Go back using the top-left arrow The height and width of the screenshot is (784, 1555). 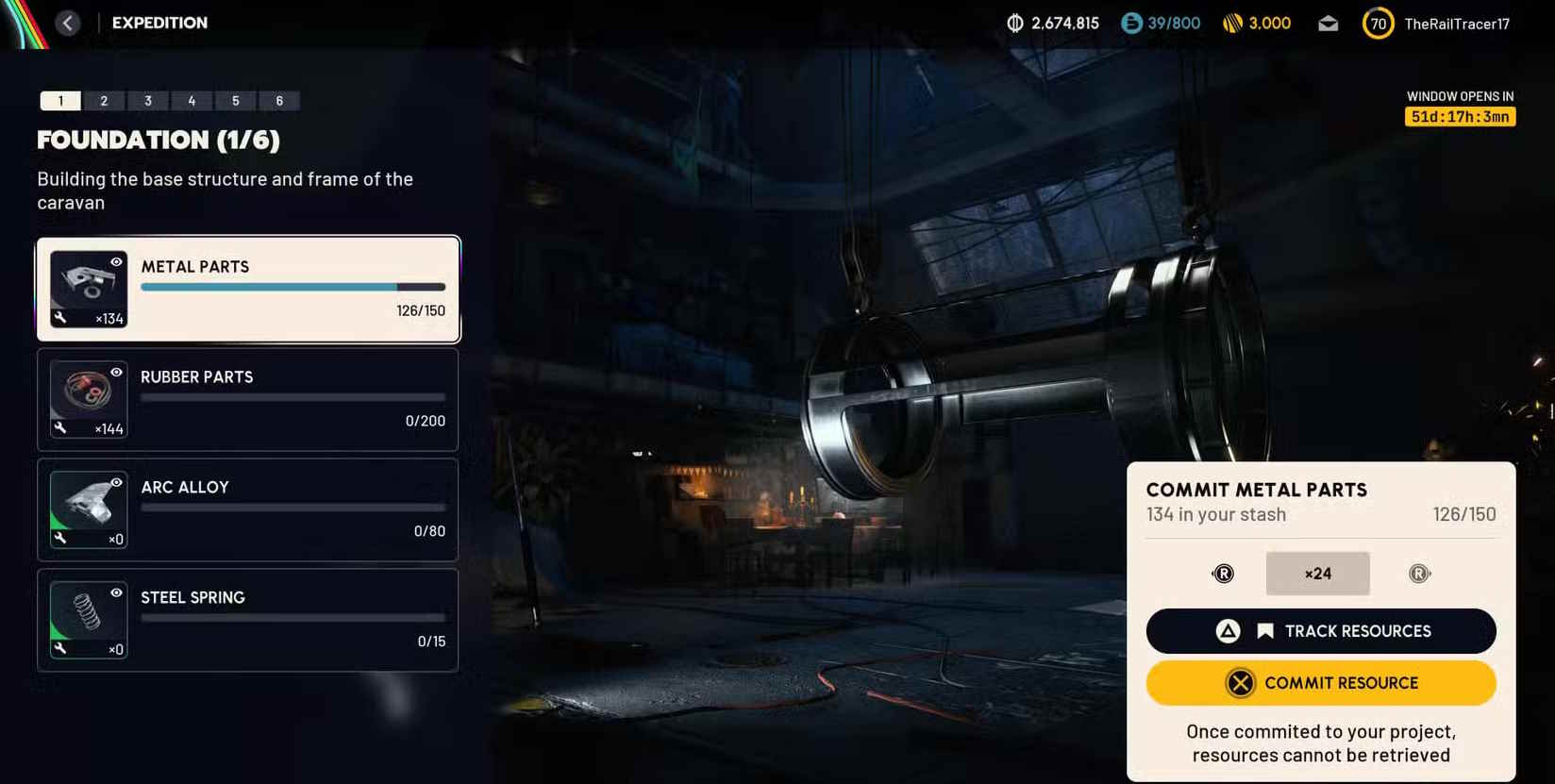(68, 23)
